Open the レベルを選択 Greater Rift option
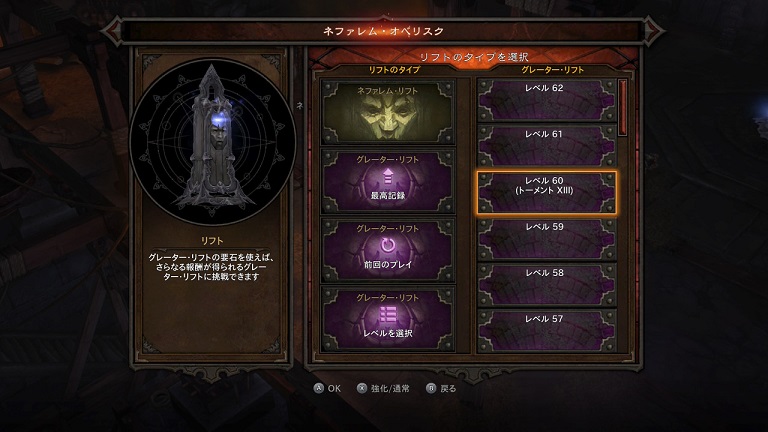 (387, 317)
